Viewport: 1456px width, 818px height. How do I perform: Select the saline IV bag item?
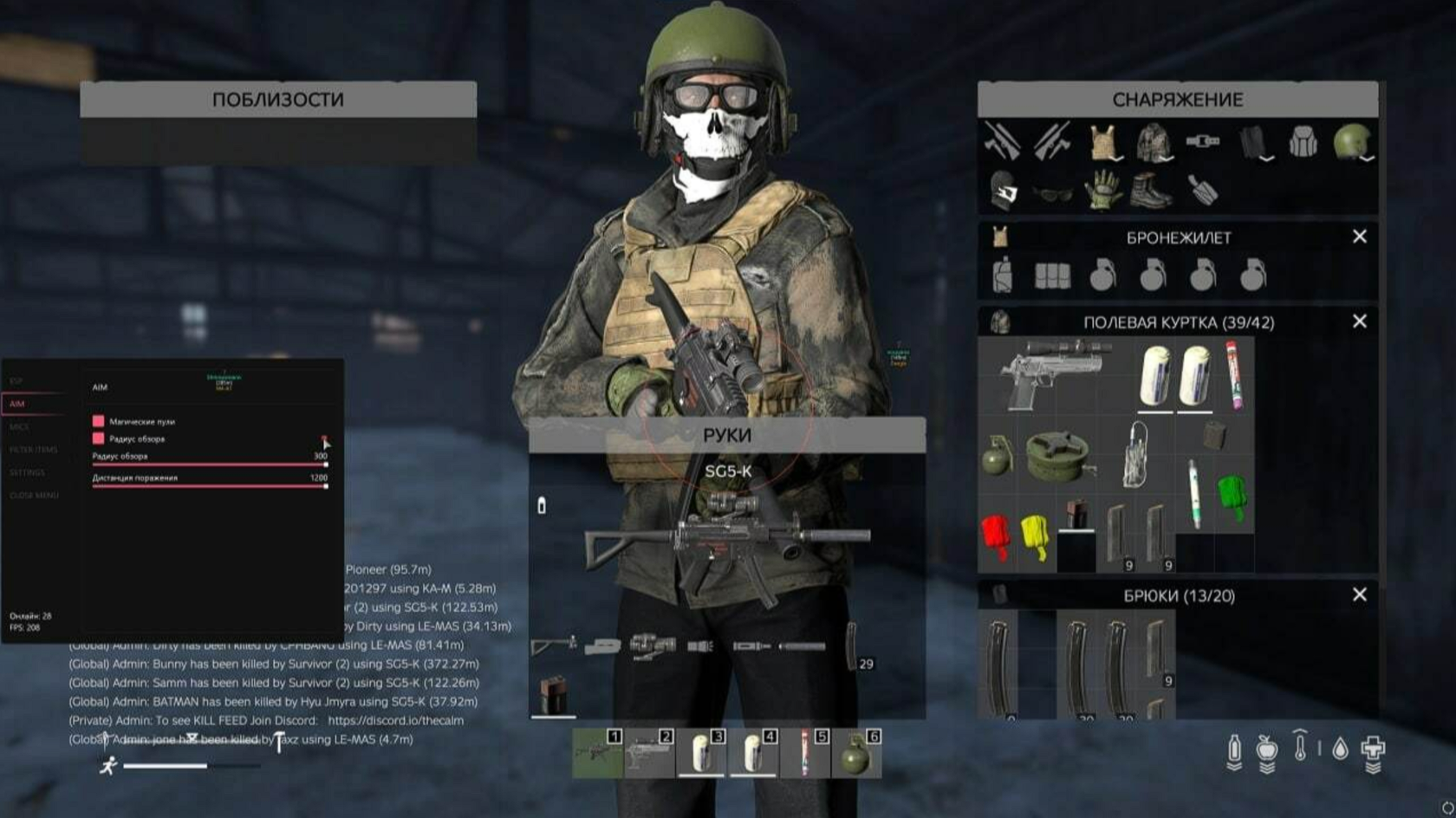(x=1135, y=453)
